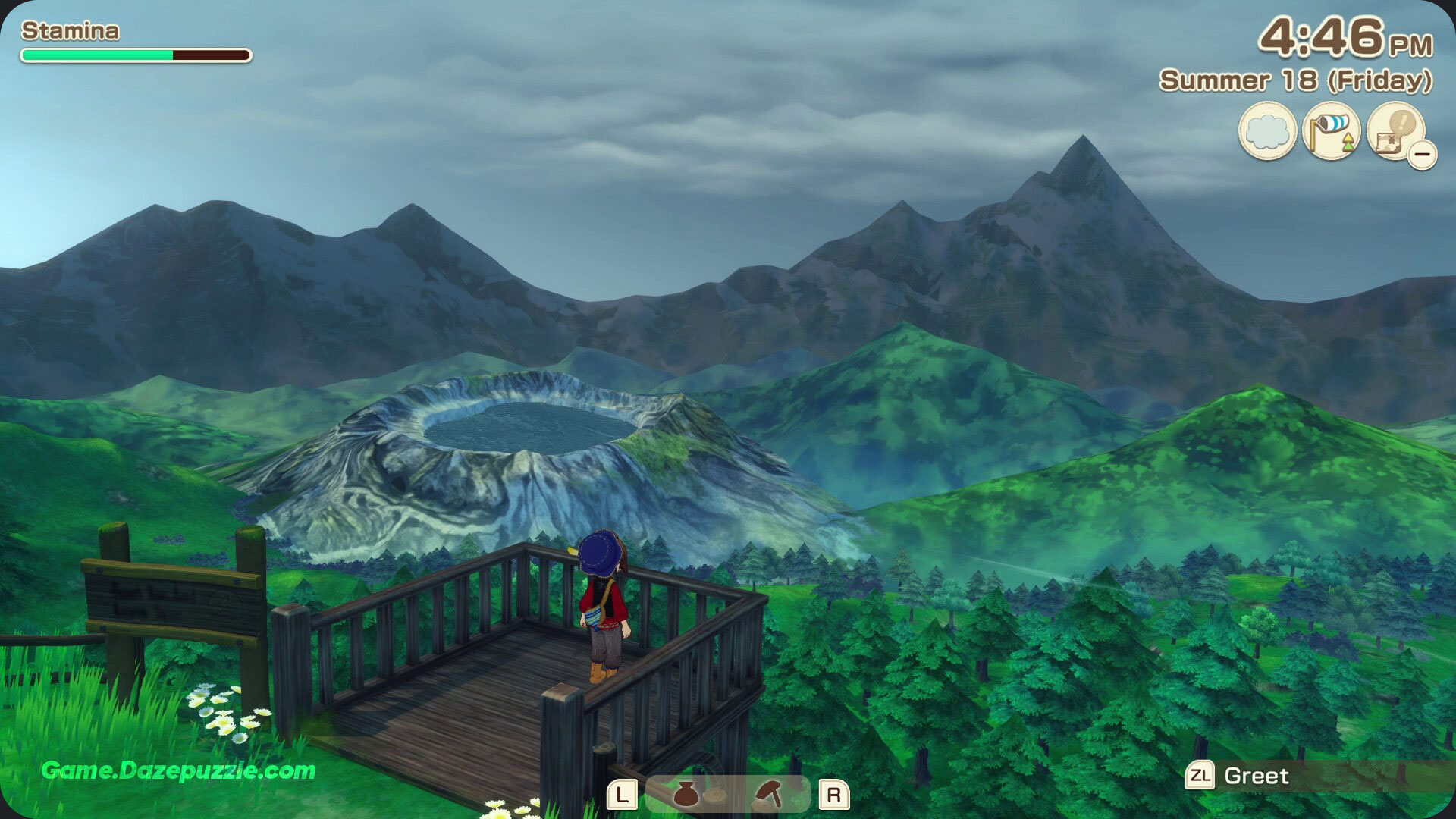Image resolution: width=1456 pixels, height=819 pixels.
Task: Select the item bag hotbar slot
Action: point(686,794)
